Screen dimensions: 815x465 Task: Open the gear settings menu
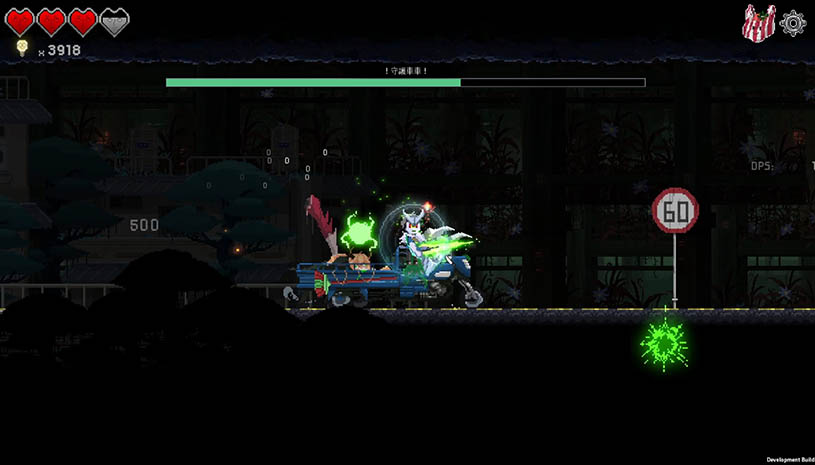(x=793, y=22)
